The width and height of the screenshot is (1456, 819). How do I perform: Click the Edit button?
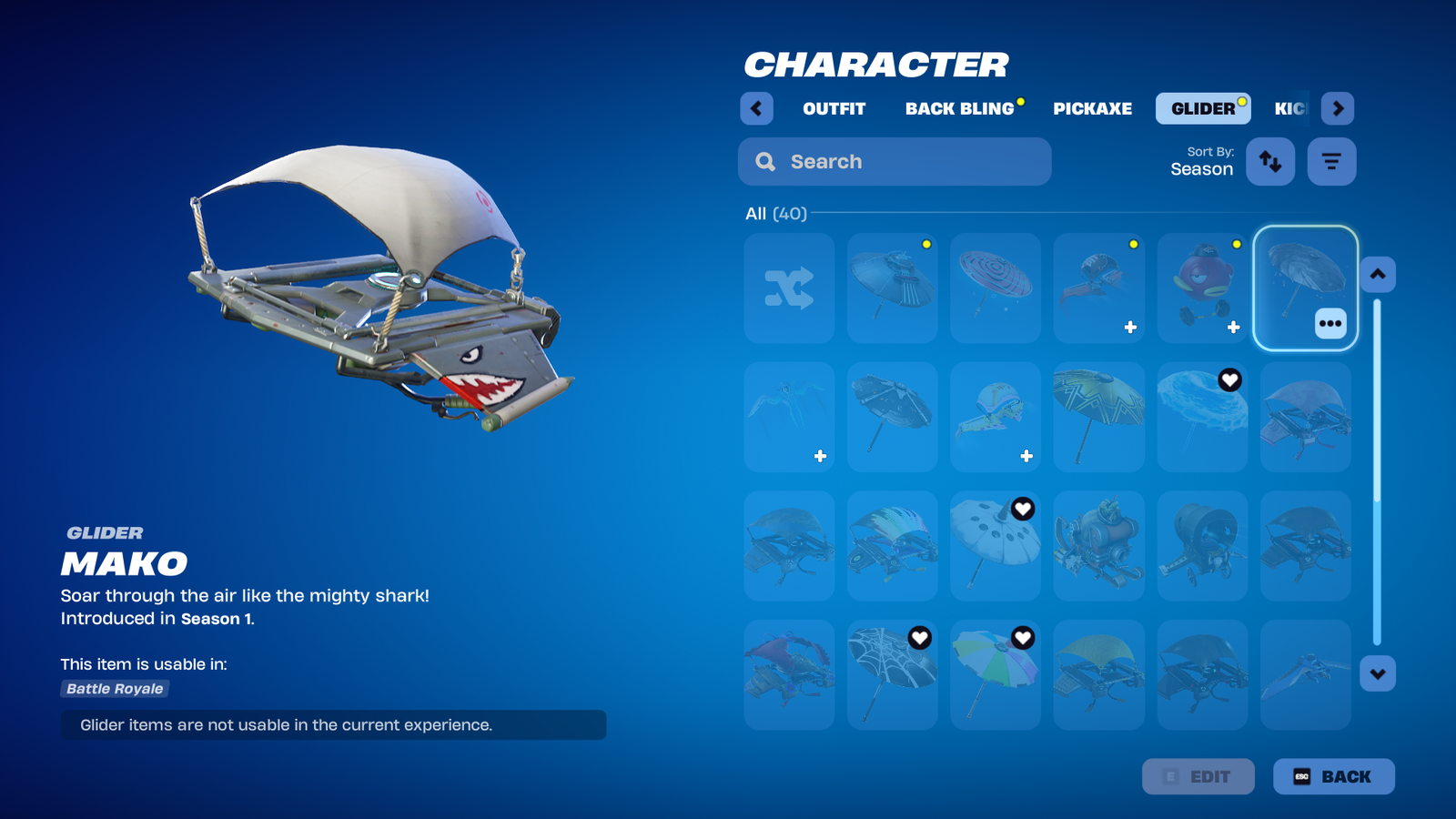tap(1198, 776)
